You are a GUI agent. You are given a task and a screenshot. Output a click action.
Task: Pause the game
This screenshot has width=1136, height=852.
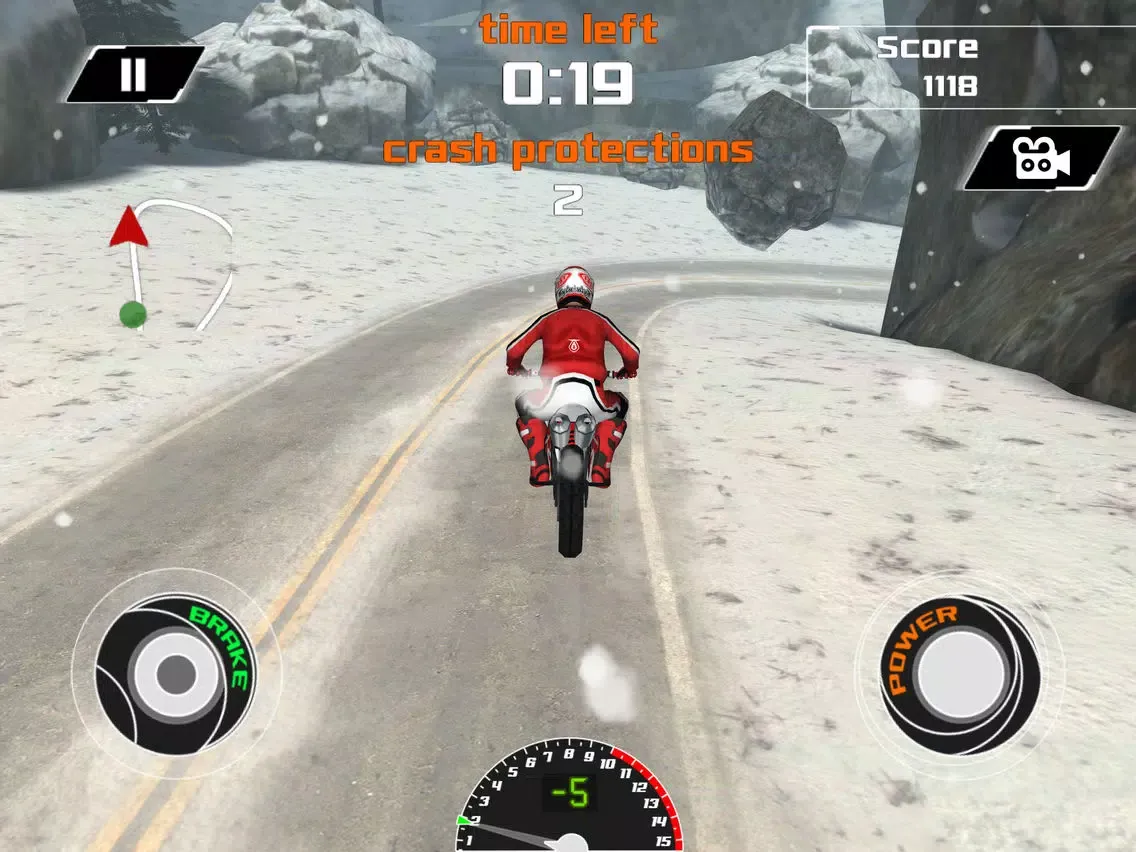(134, 74)
